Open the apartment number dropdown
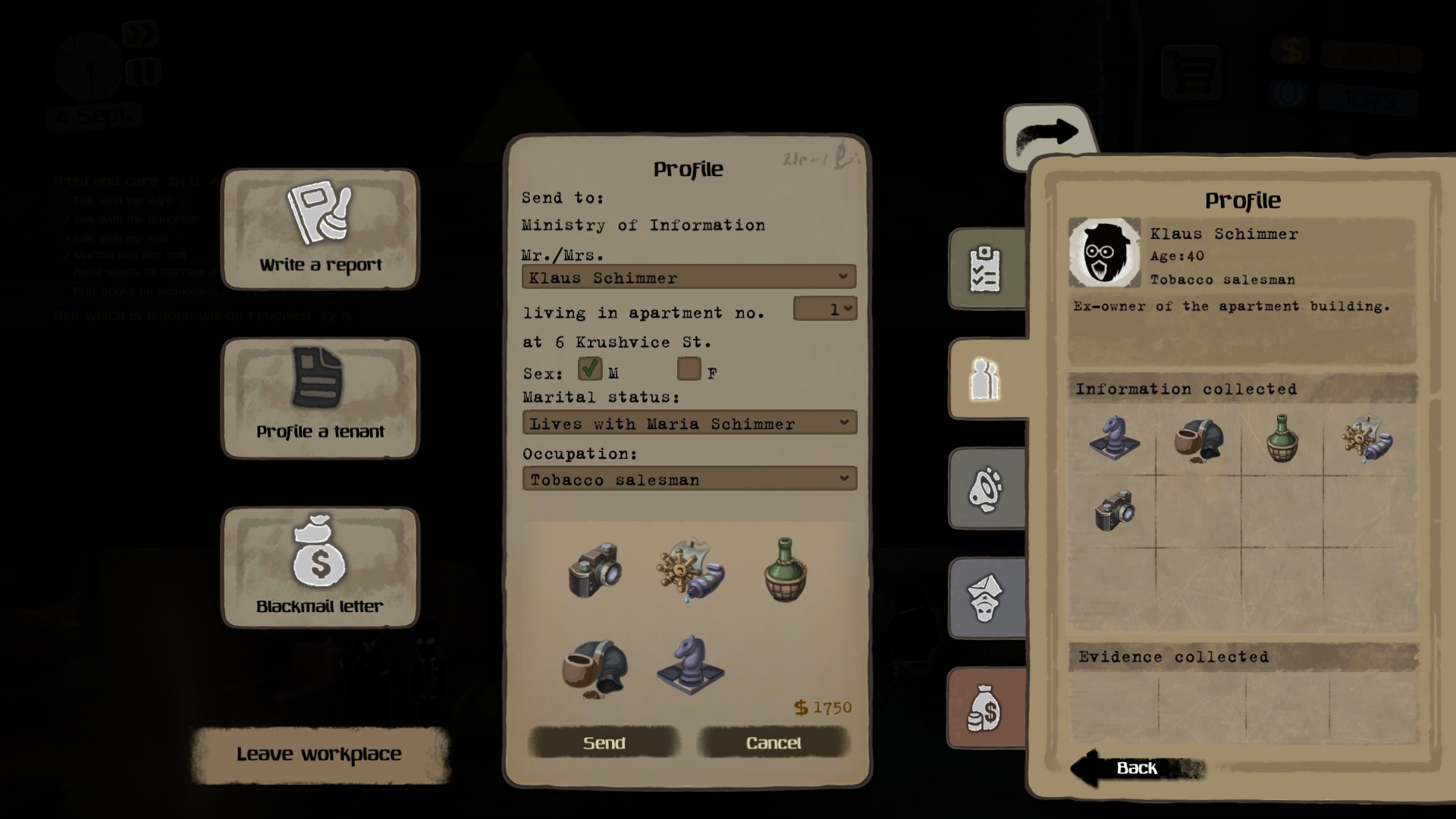 pyautogui.click(x=824, y=309)
